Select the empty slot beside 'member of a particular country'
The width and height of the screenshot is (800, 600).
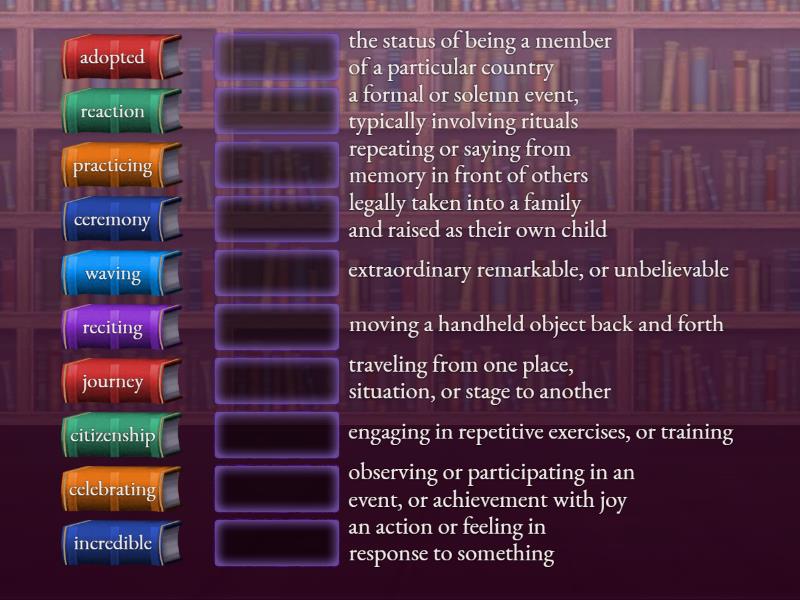277,57
